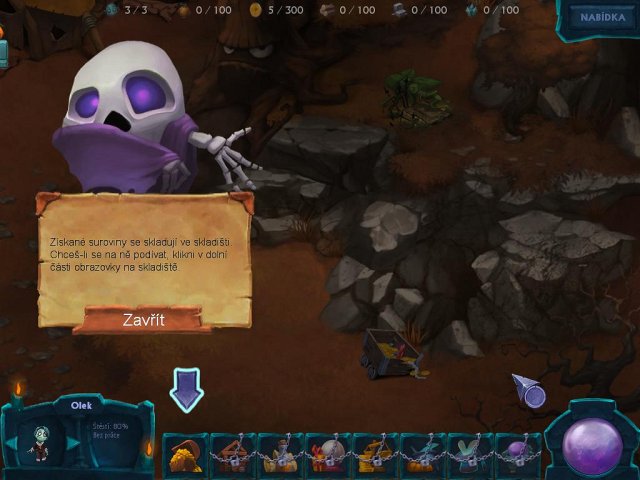Click the chained purple orb building slot

point(518,454)
